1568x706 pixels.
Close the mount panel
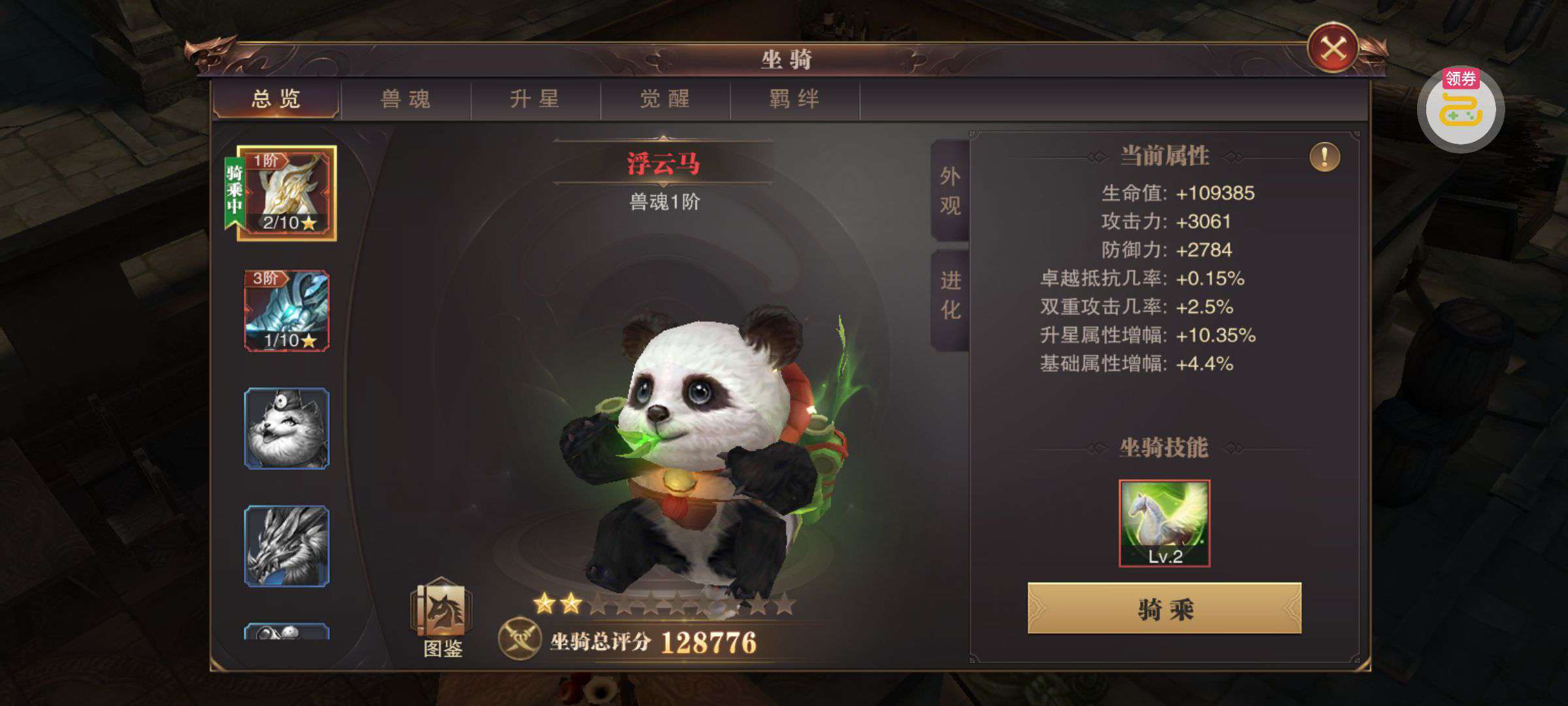point(1333,48)
